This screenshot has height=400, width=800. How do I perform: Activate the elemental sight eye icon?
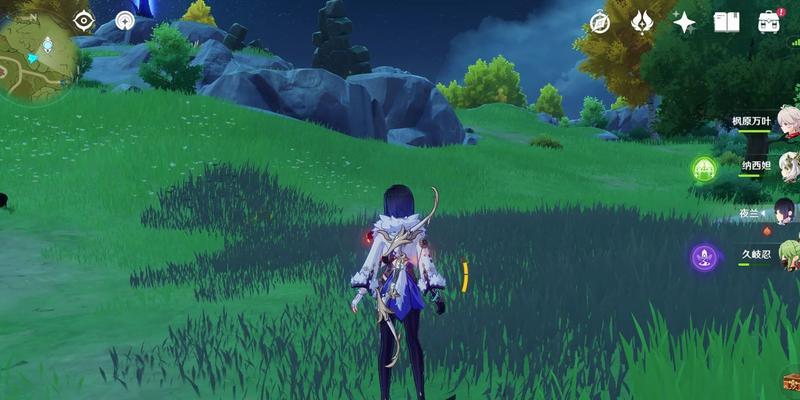(83, 20)
